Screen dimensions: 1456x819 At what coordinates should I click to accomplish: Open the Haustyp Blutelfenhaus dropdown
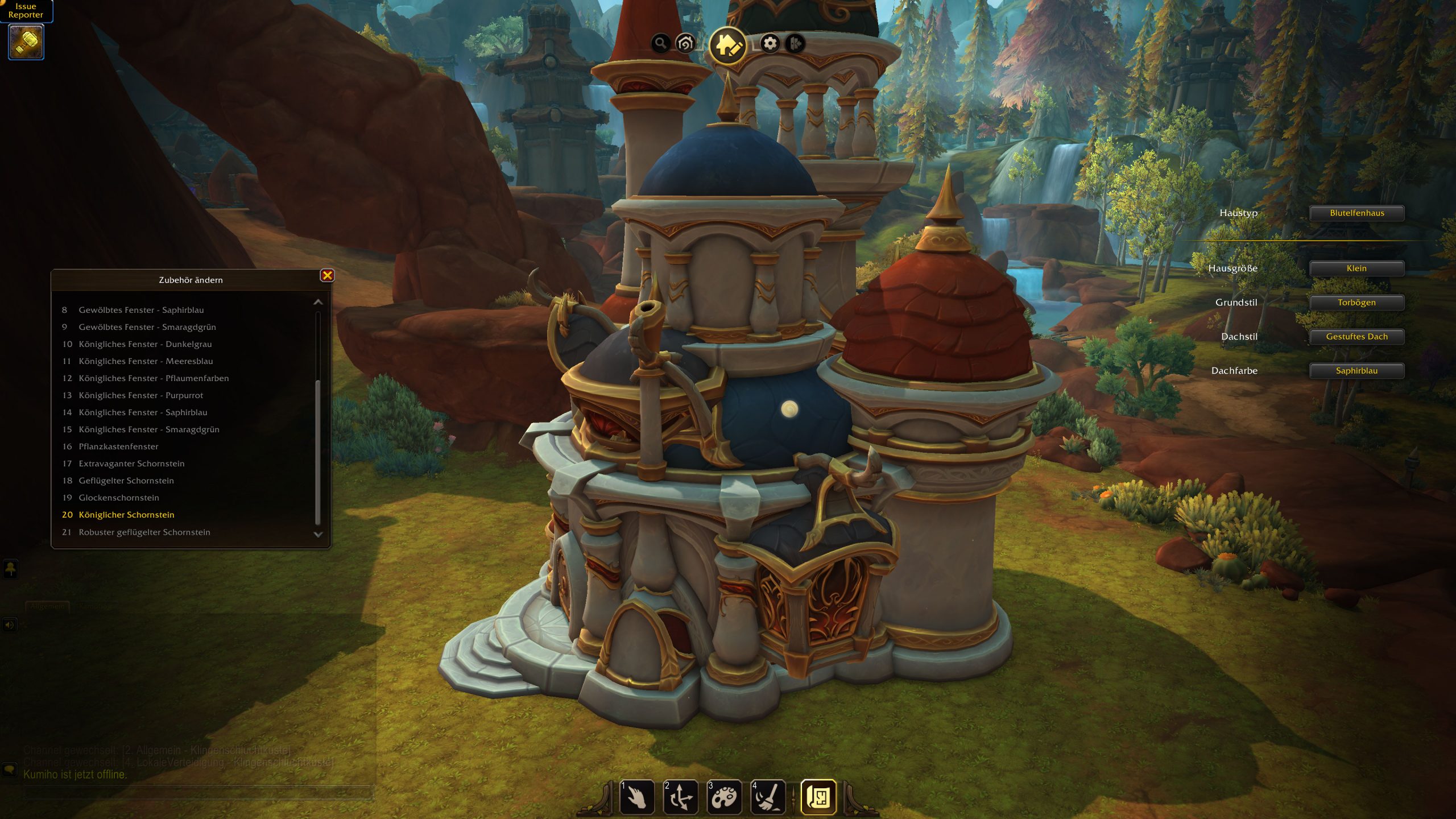pos(1356,213)
